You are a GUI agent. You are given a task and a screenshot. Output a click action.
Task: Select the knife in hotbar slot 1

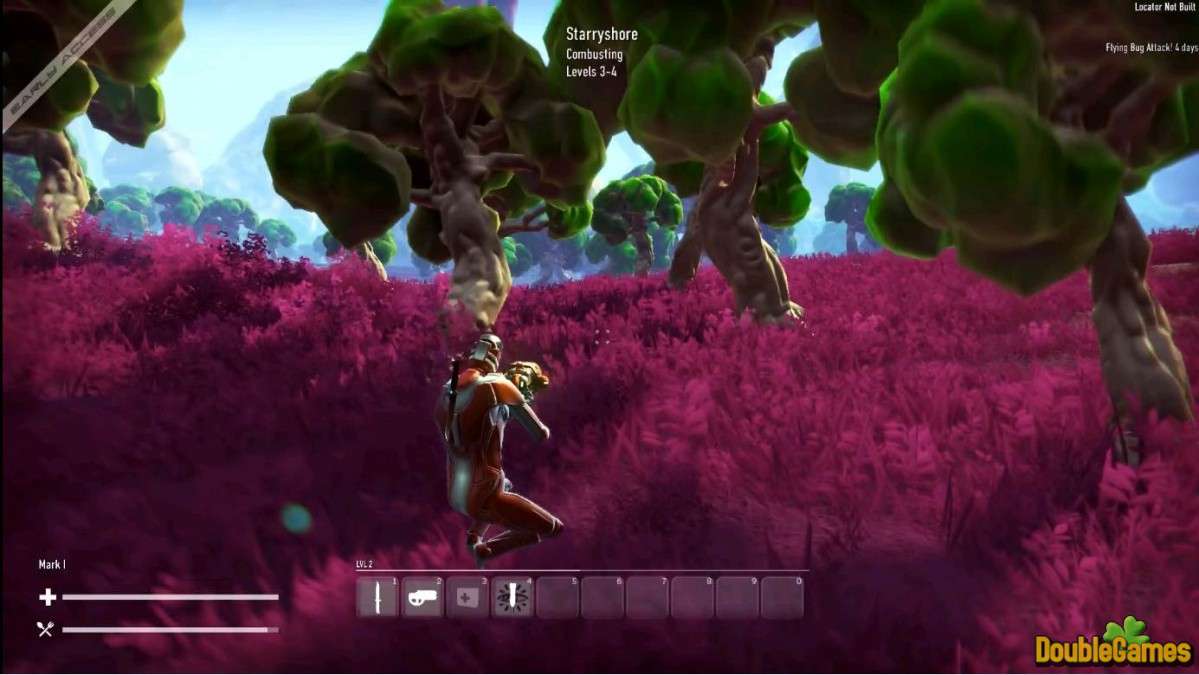(x=378, y=598)
